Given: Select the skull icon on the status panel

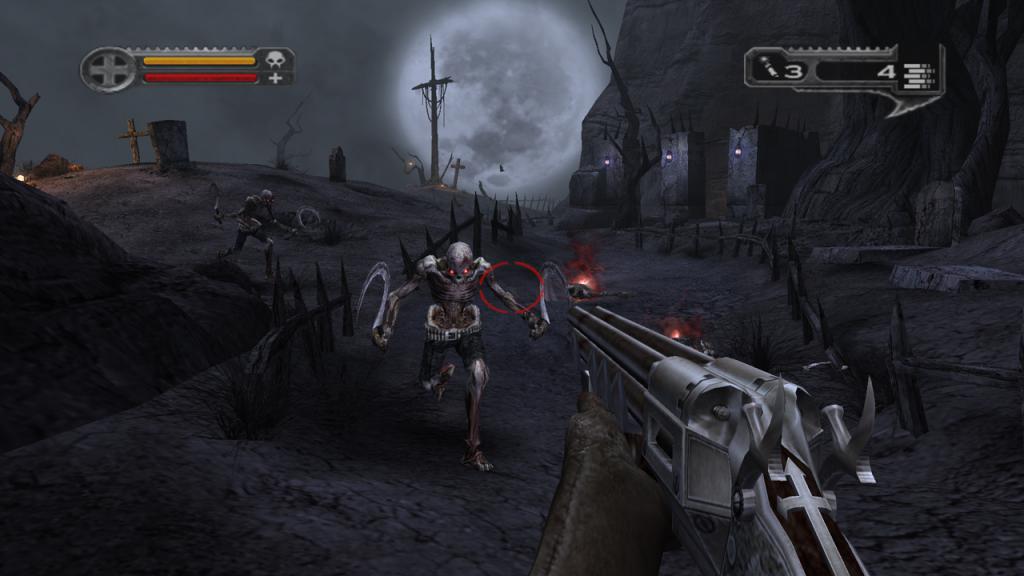Looking at the screenshot, I should click(x=275, y=60).
